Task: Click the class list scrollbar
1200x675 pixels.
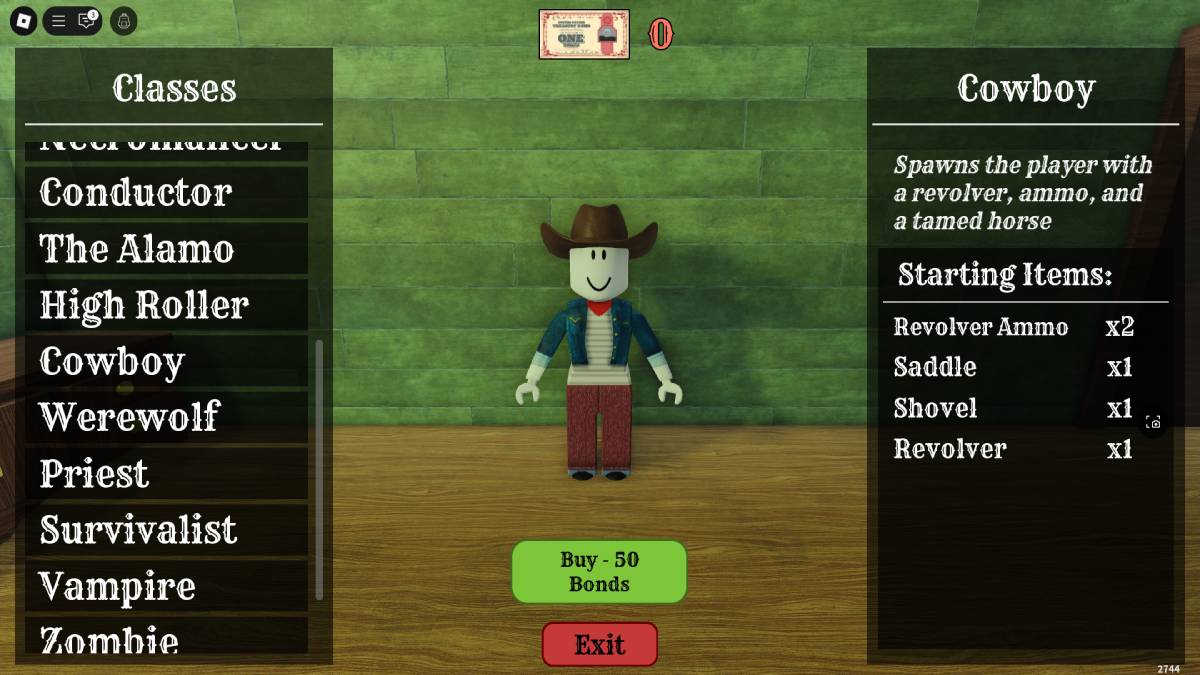Action: (x=319, y=470)
